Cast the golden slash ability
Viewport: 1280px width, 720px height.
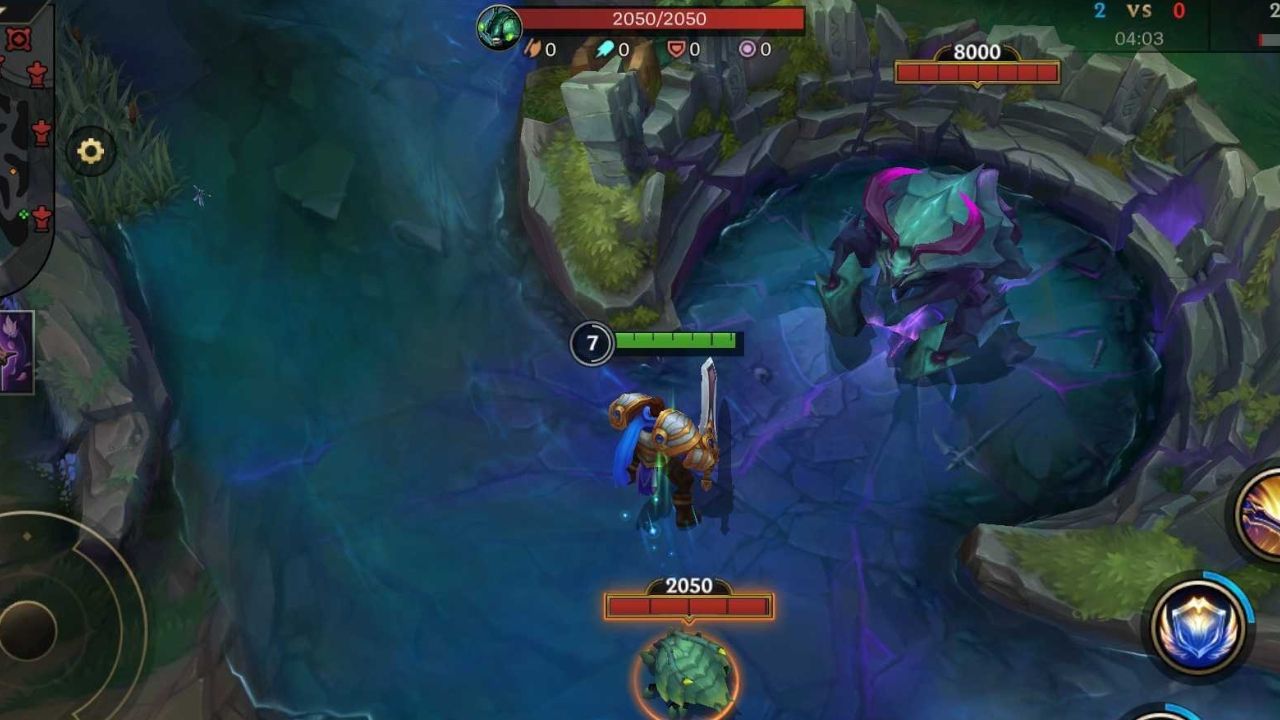pyautogui.click(x=1260, y=516)
